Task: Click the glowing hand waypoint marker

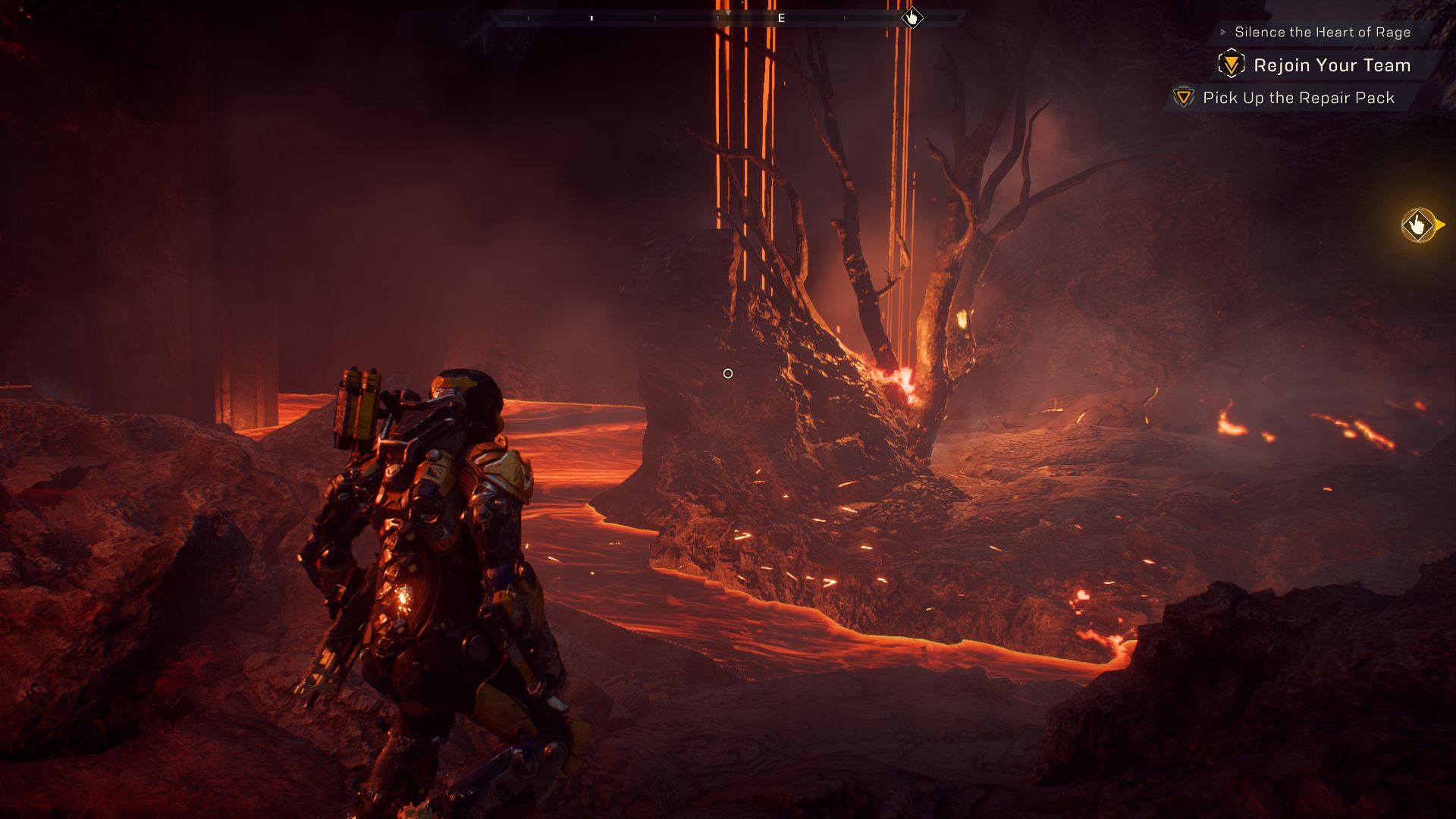Action: (x=1417, y=225)
